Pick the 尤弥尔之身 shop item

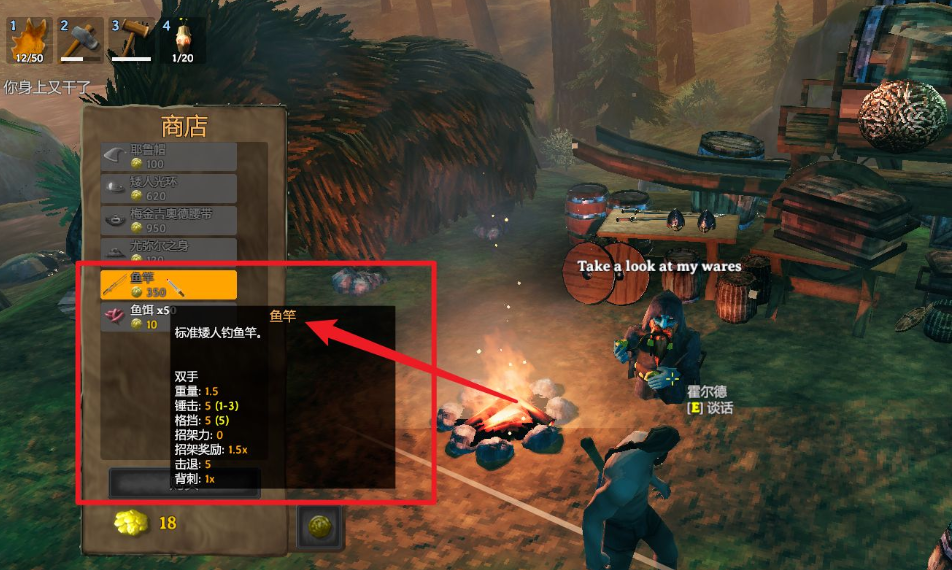[169, 250]
